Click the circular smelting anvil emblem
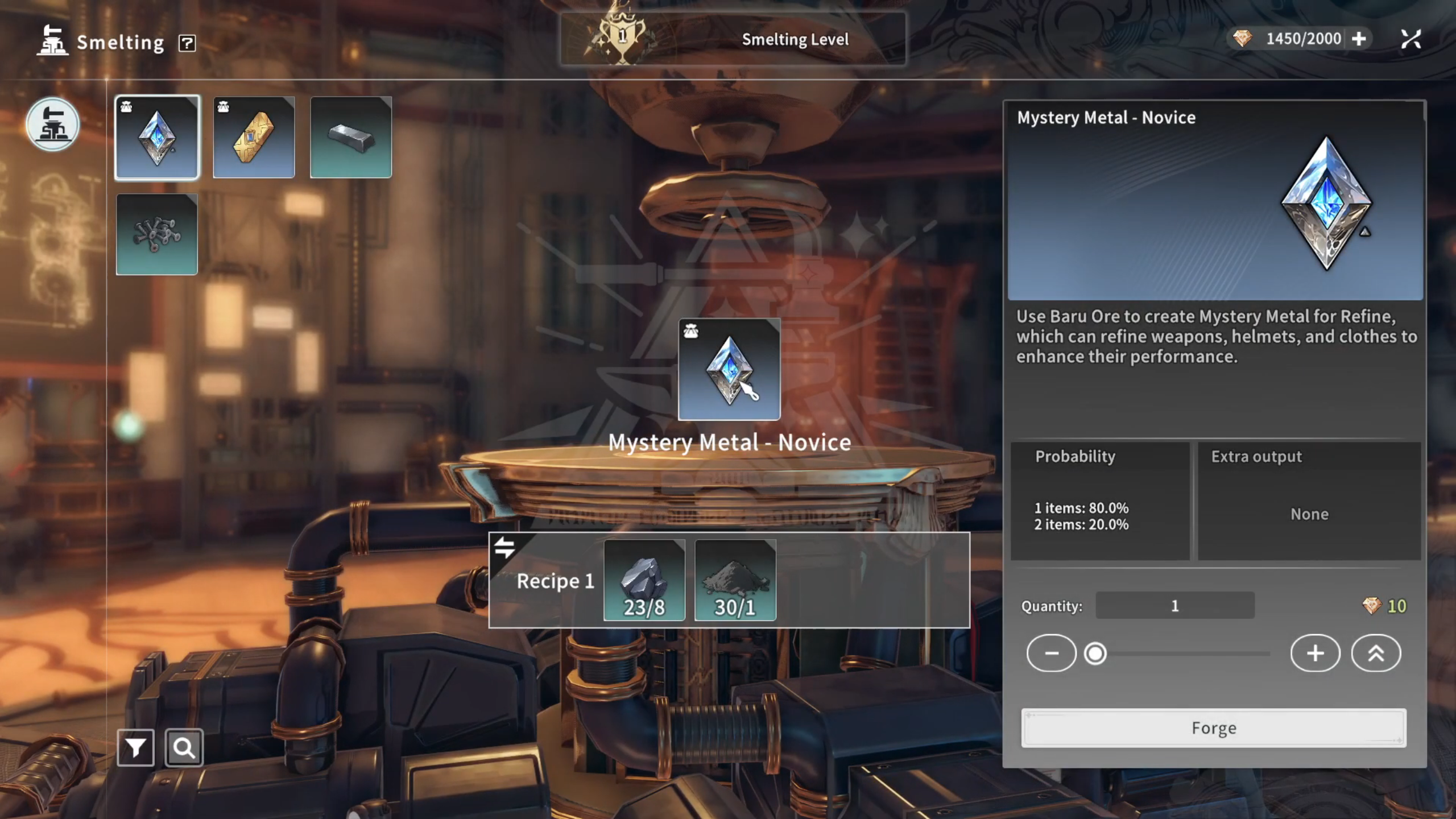Viewport: 1456px width, 819px height. click(53, 125)
